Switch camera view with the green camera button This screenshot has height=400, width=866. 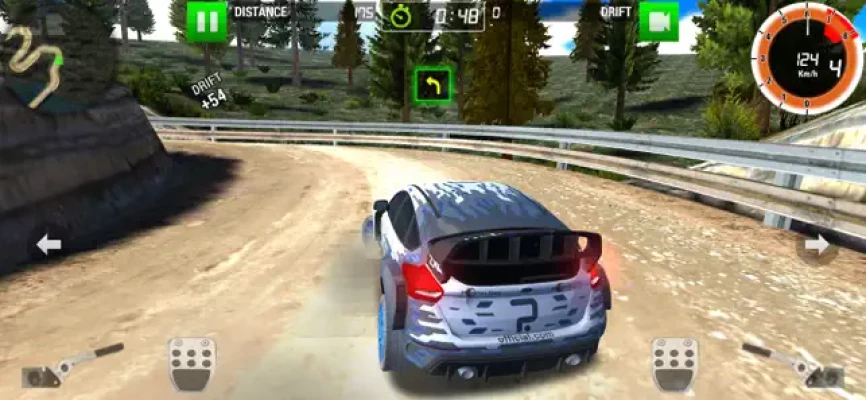(658, 21)
